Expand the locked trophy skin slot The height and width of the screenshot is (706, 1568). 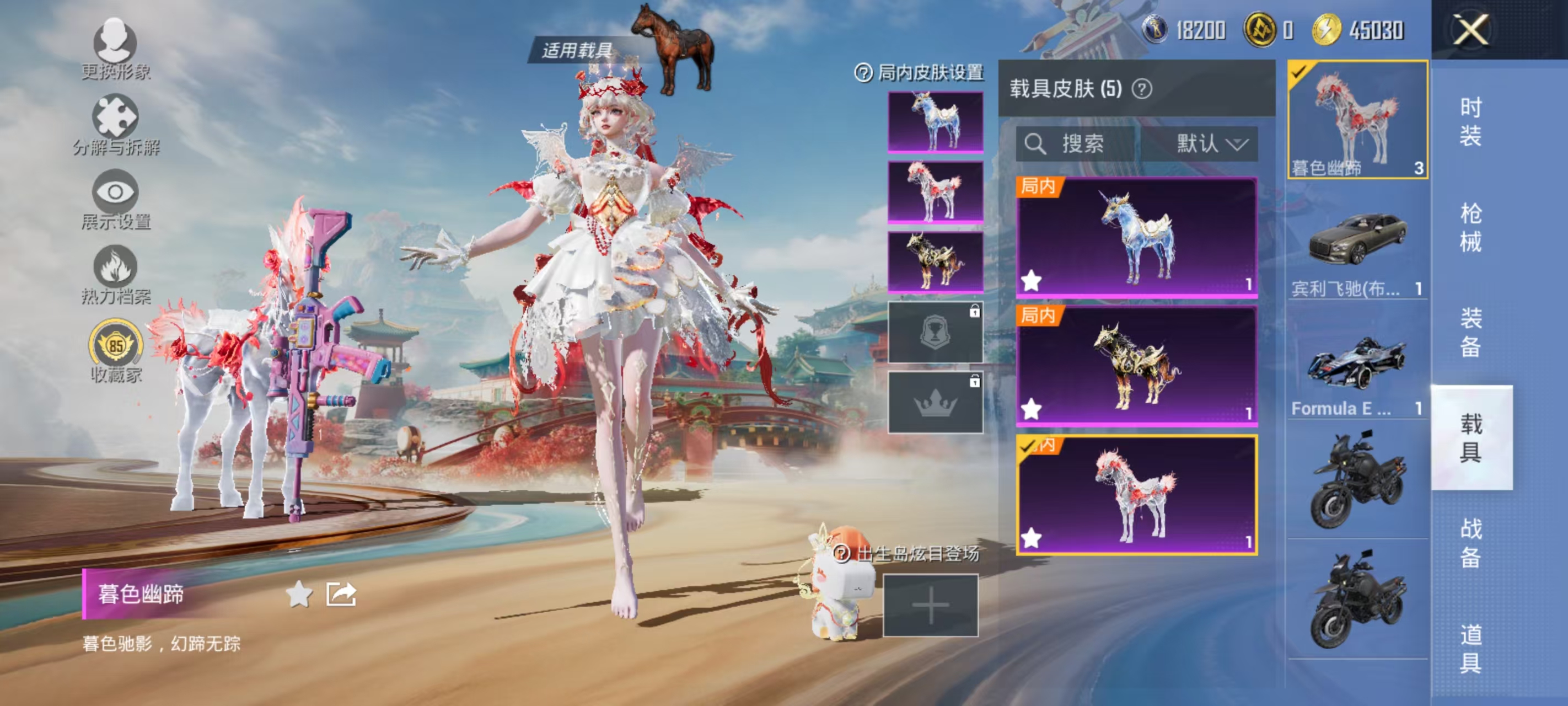click(x=936, y=332)
